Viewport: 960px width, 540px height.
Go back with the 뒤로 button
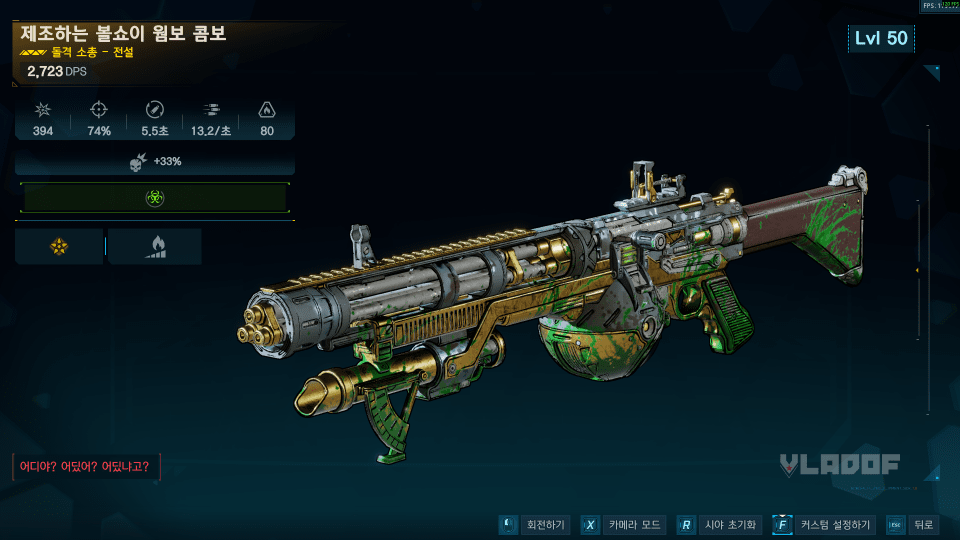[912, 525]
